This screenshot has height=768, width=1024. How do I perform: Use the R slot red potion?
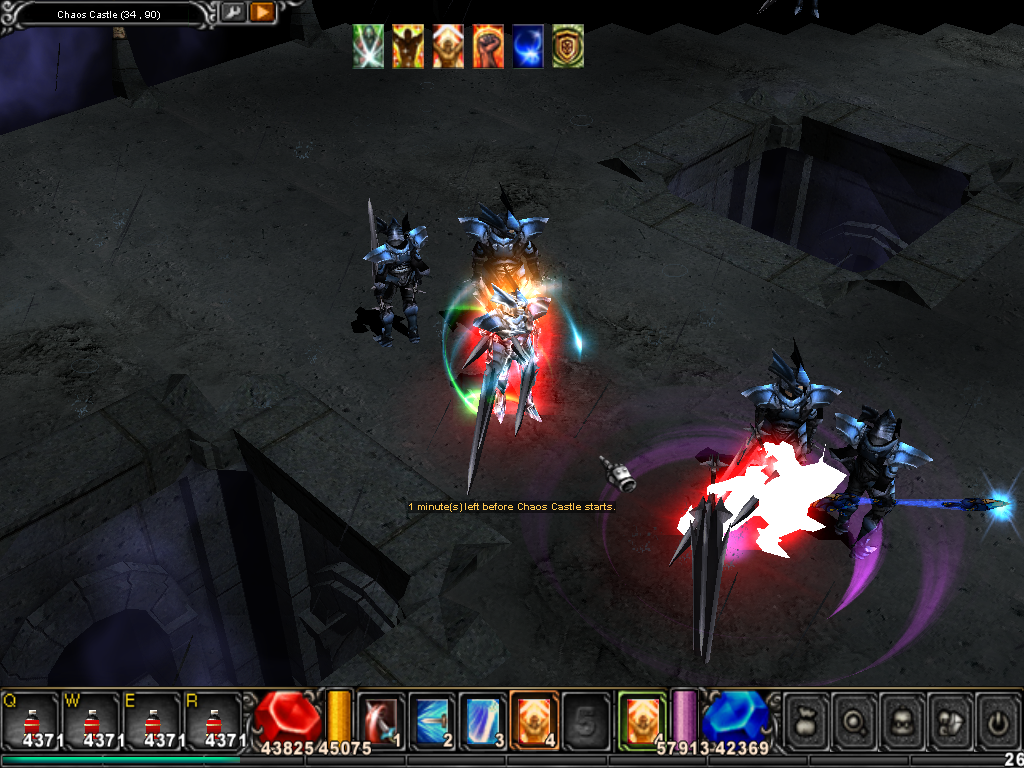pos(212,719)
